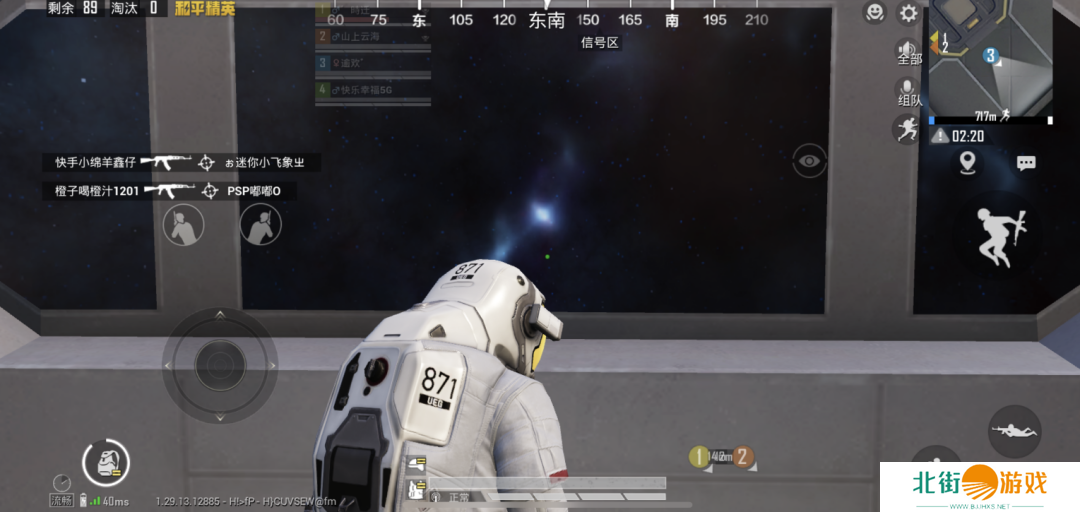Tap the right lean peek button
Image resolution: width=1080 pixels, height=512 pixels.
(x=260, y=224)
